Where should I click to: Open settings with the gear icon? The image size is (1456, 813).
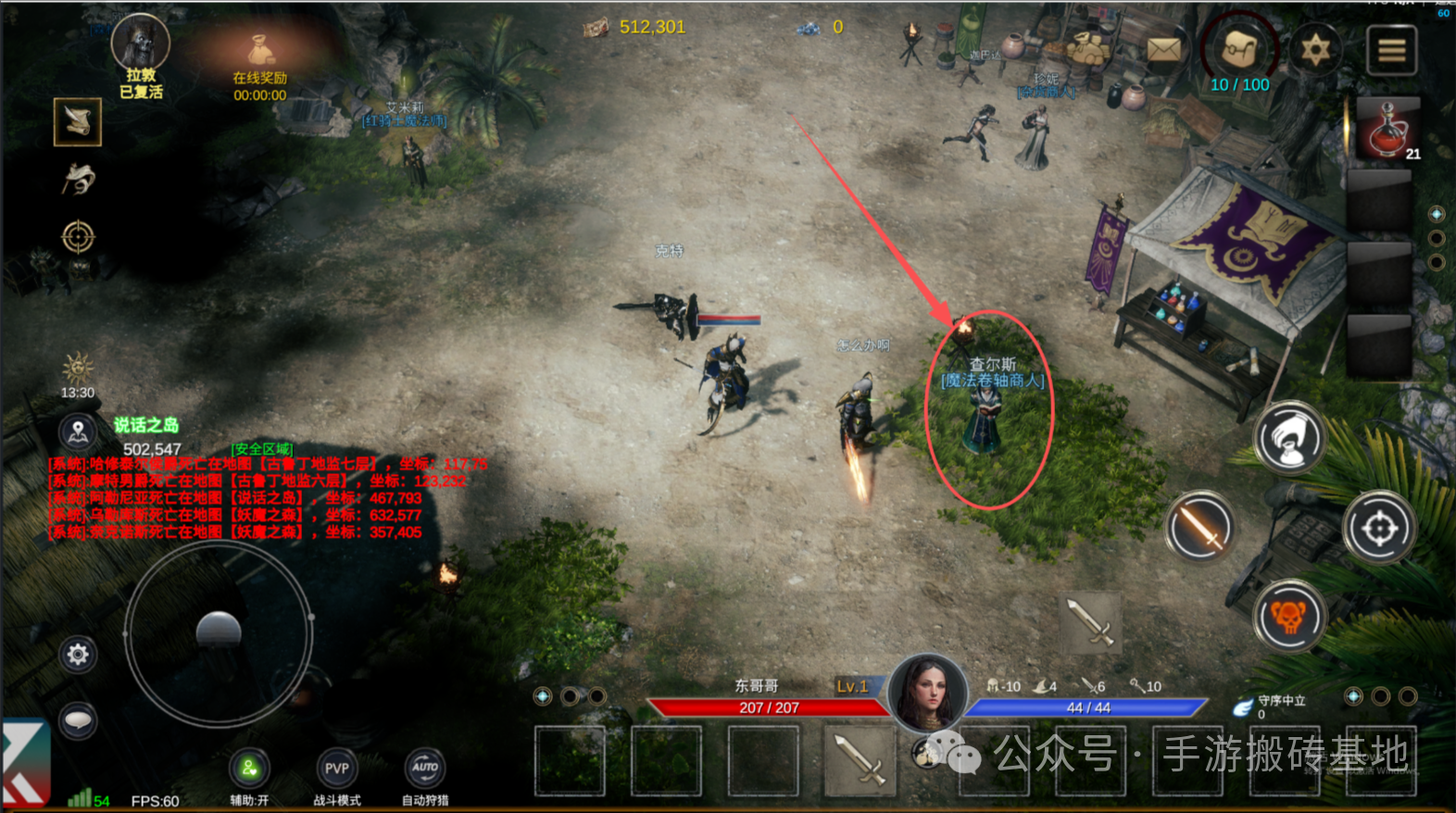[78, 655]
